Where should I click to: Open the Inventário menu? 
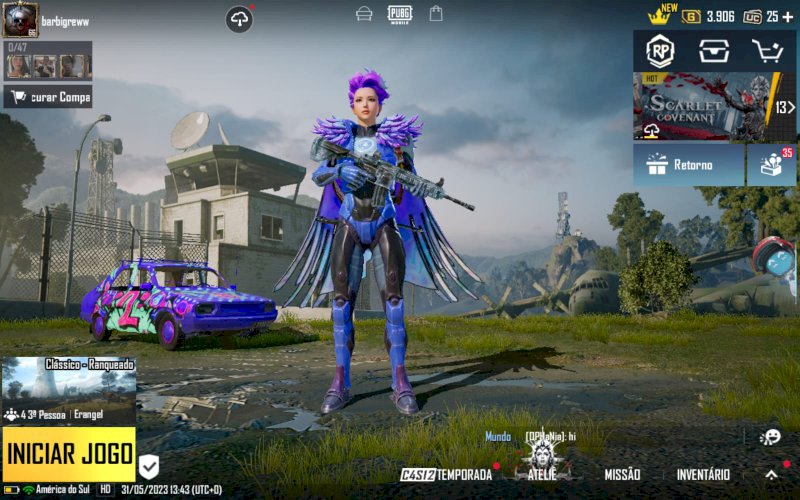703,474
